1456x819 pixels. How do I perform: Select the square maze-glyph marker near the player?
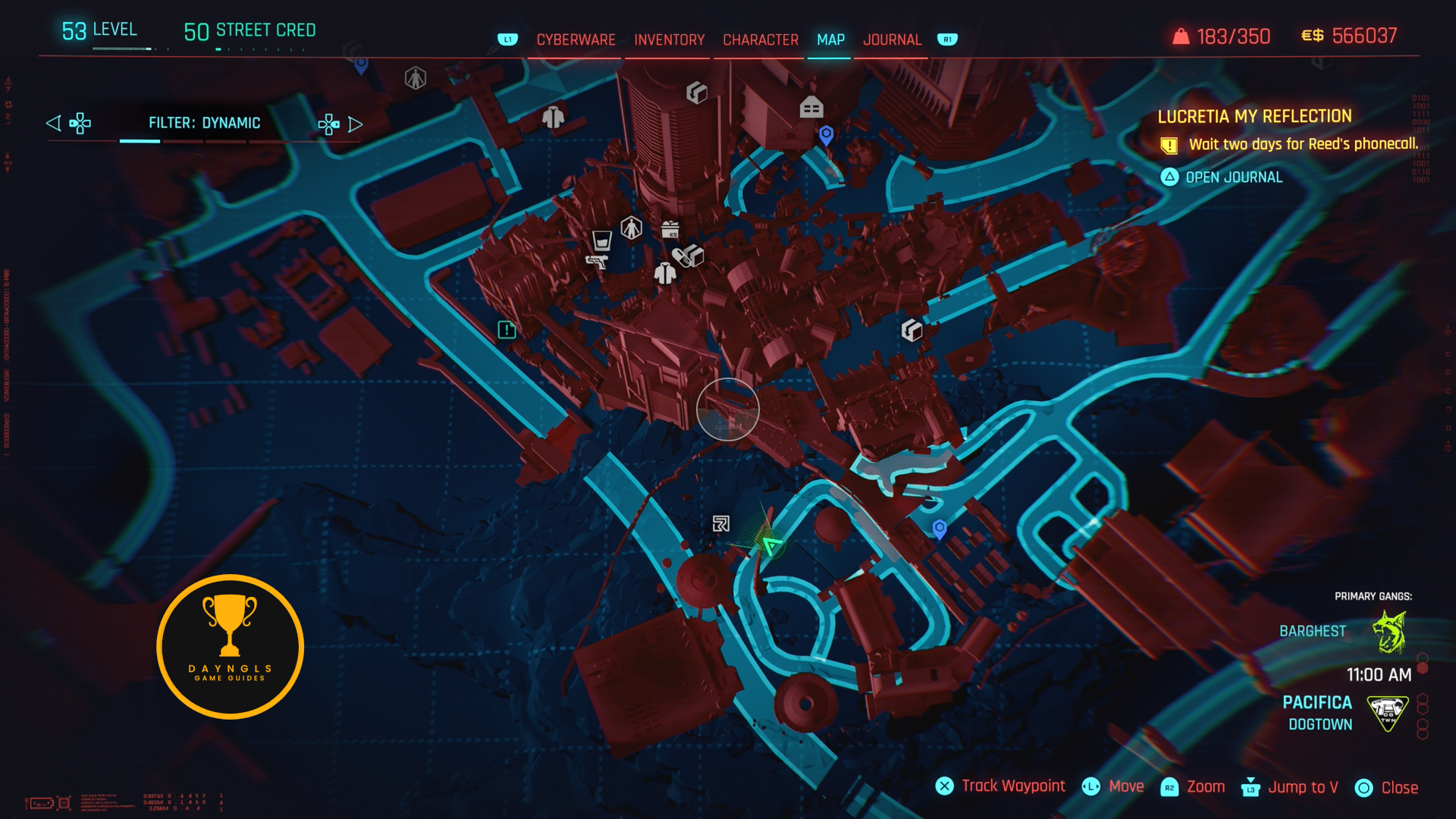tap(720, 523)
